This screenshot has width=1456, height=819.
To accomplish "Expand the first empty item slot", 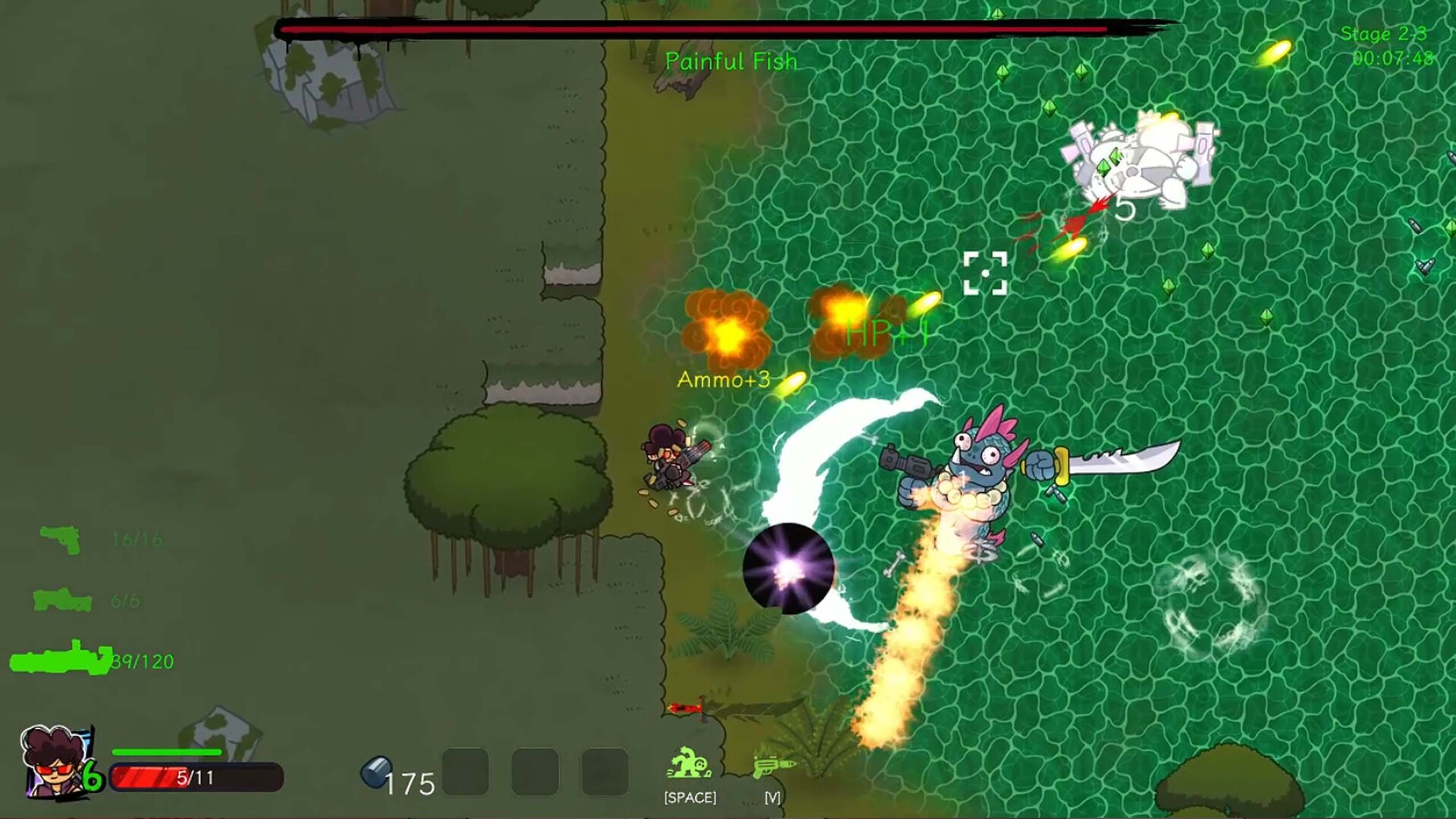I will [x=465, y=771].
